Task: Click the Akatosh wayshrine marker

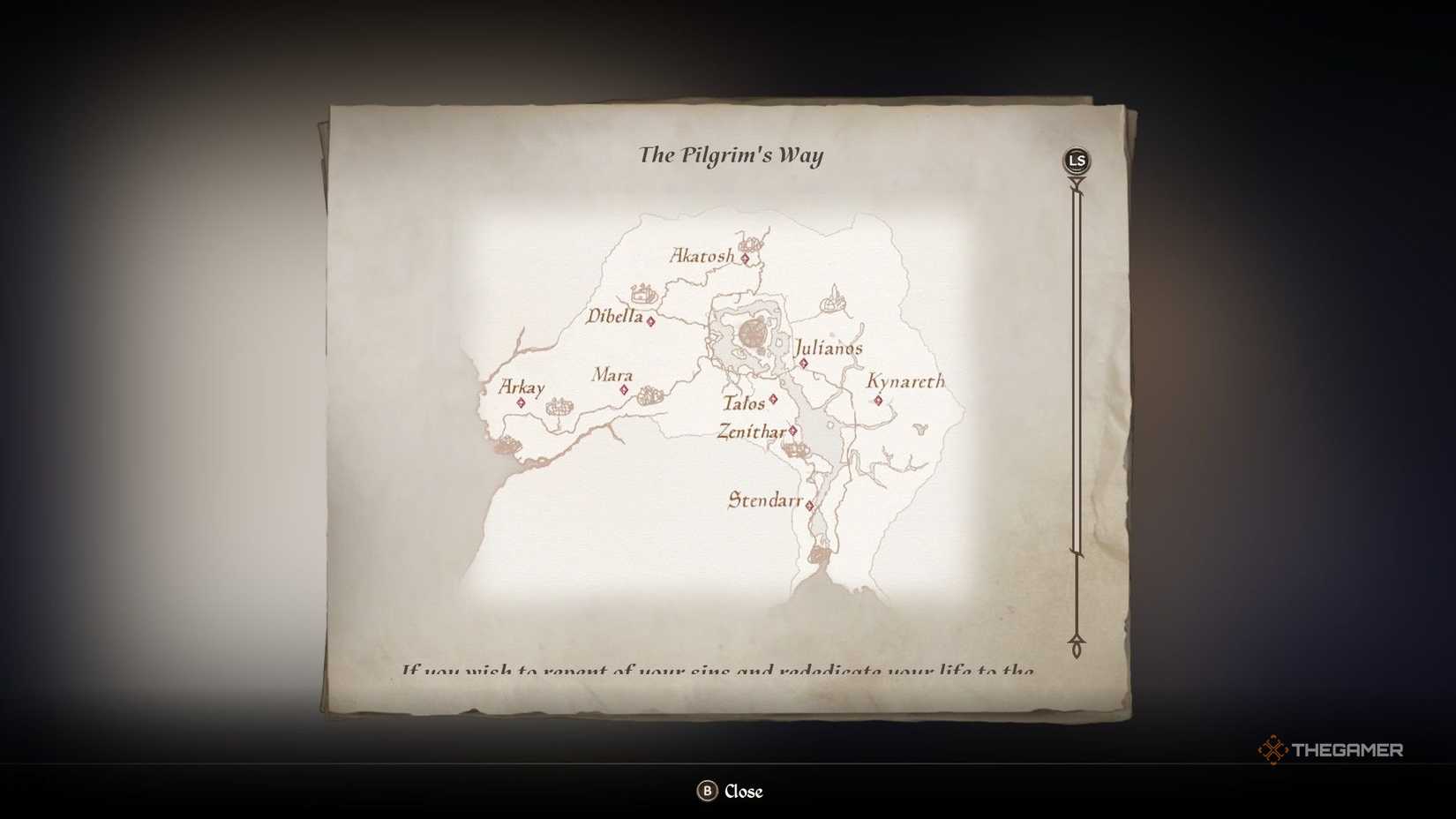Action: tap(746, 258)
